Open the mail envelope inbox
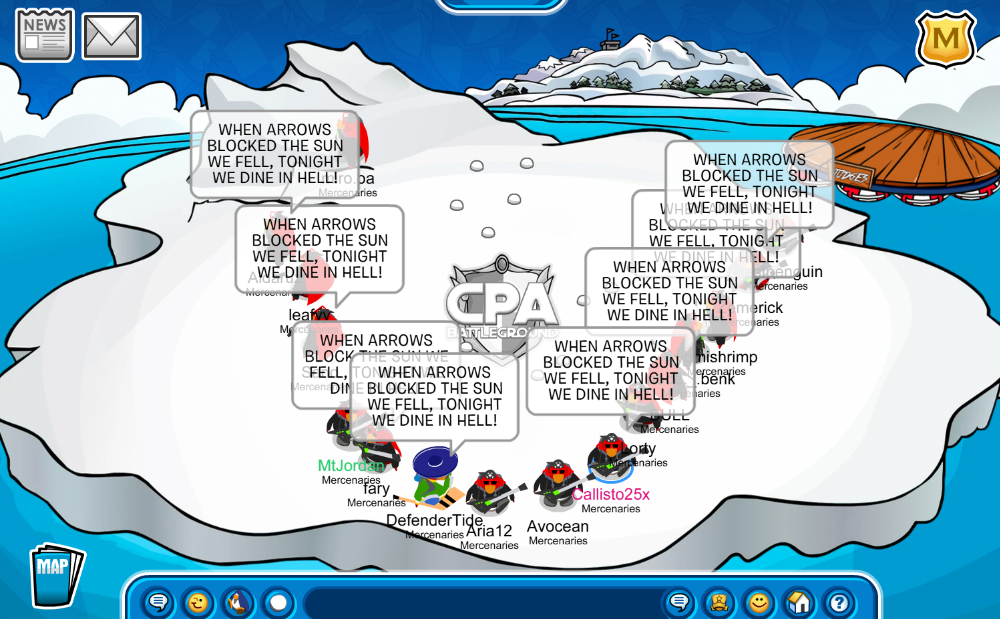Viewport: 1000px width, 619px height. pyautogui.click(x=111, y=36)
